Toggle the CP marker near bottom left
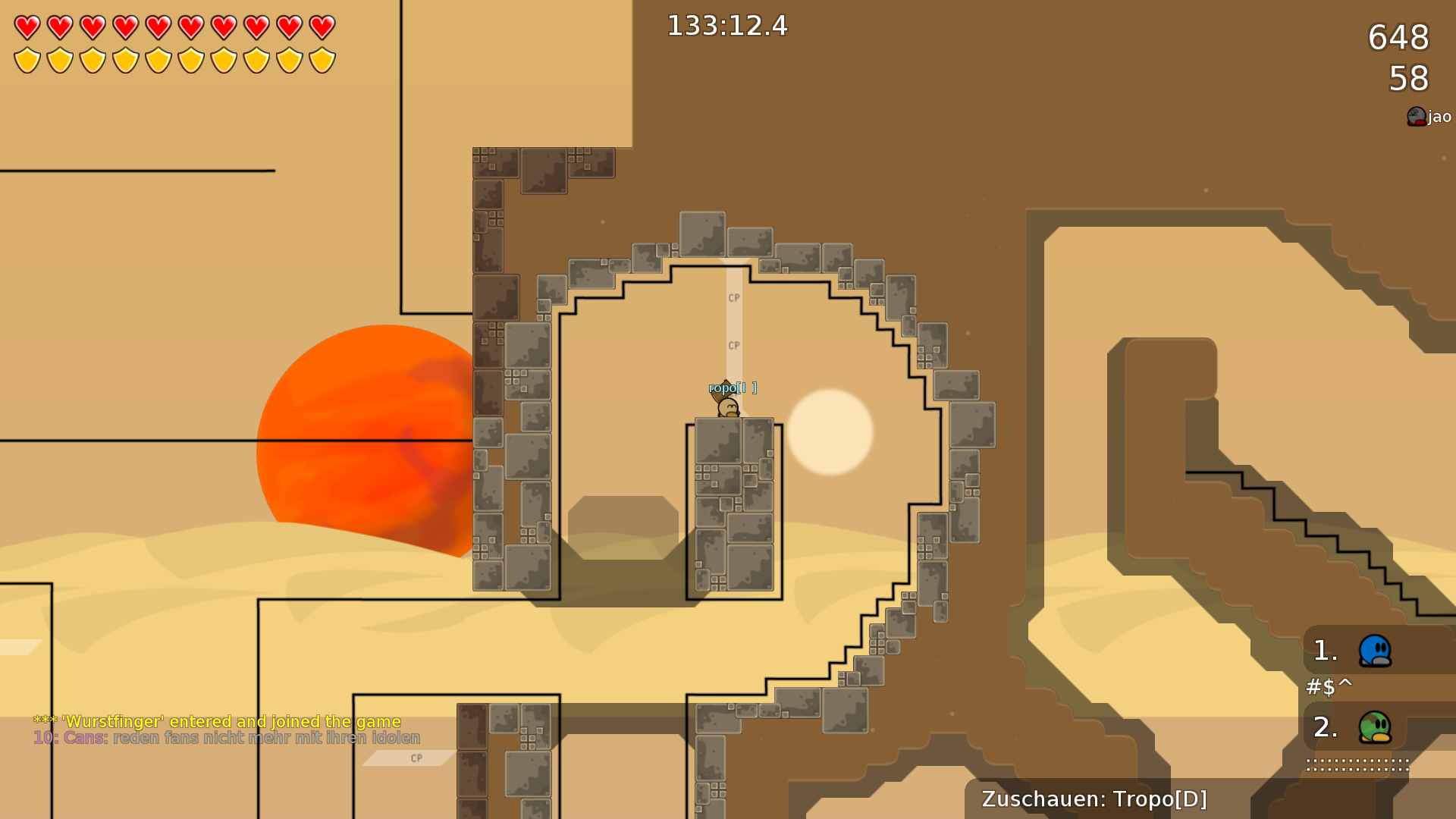The image size is (1456, 819). 415,757
